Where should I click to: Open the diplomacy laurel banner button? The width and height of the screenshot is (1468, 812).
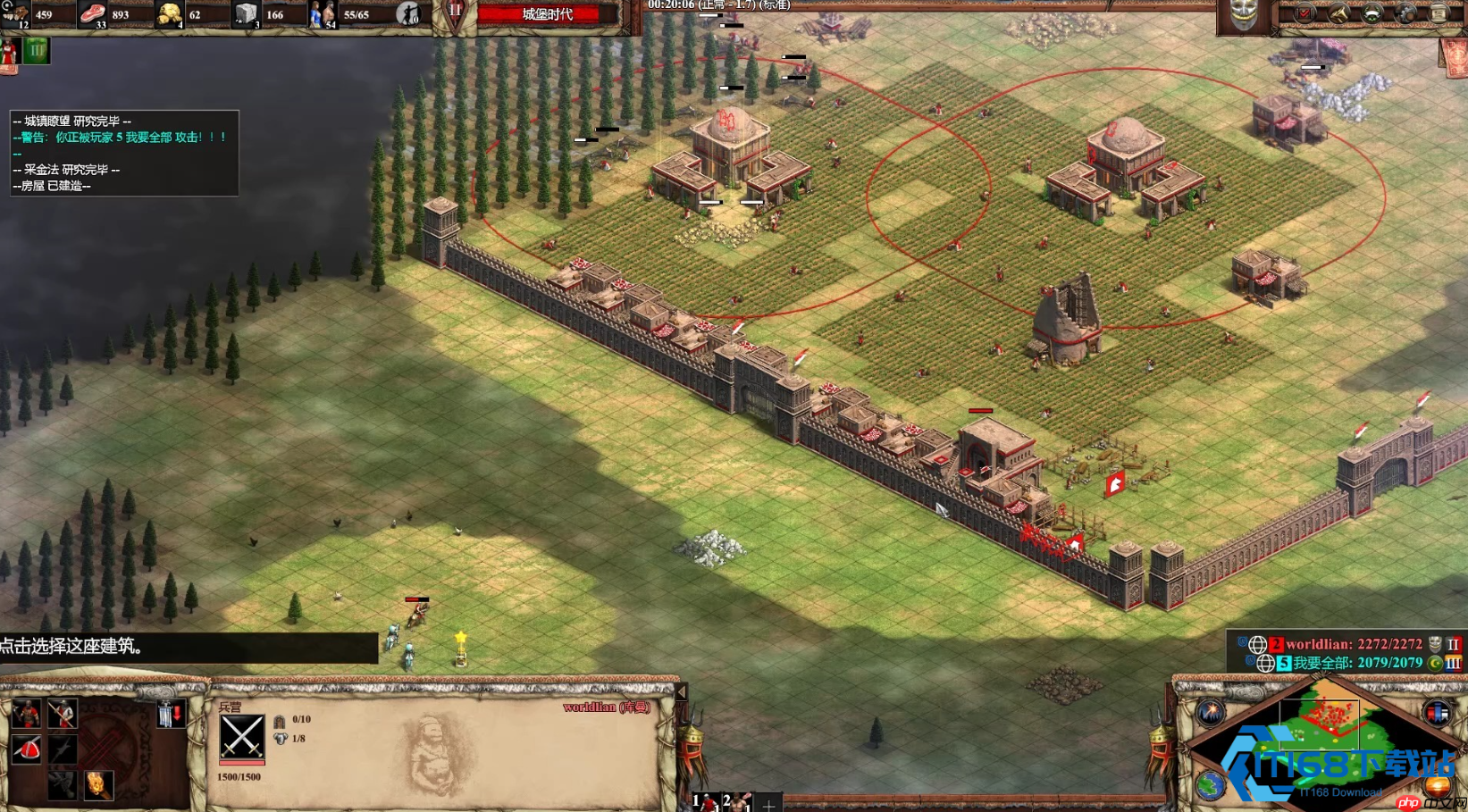[1372, 13]
